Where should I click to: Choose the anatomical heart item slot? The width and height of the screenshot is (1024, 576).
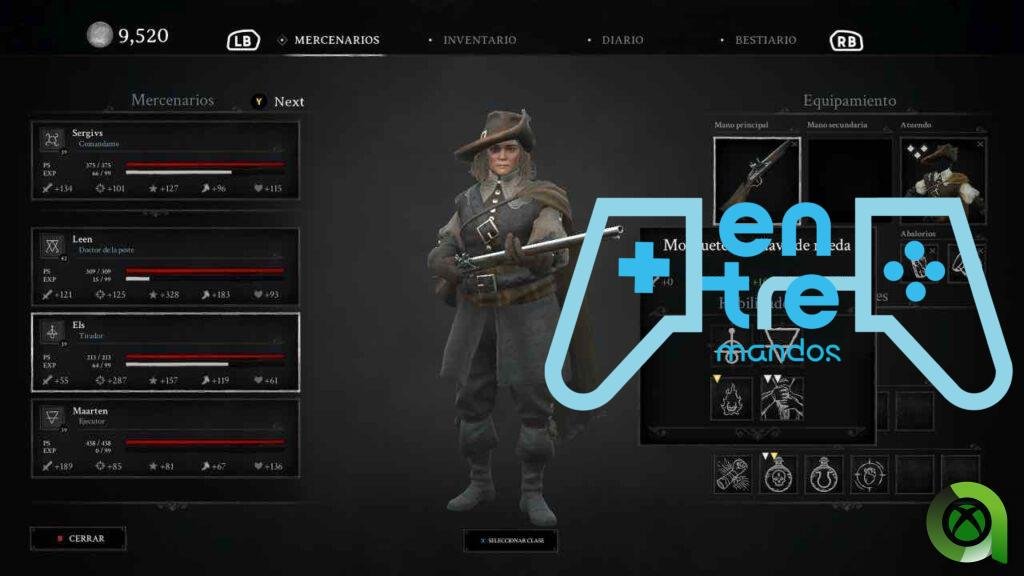pyautogui.click(x=869, y=474)
